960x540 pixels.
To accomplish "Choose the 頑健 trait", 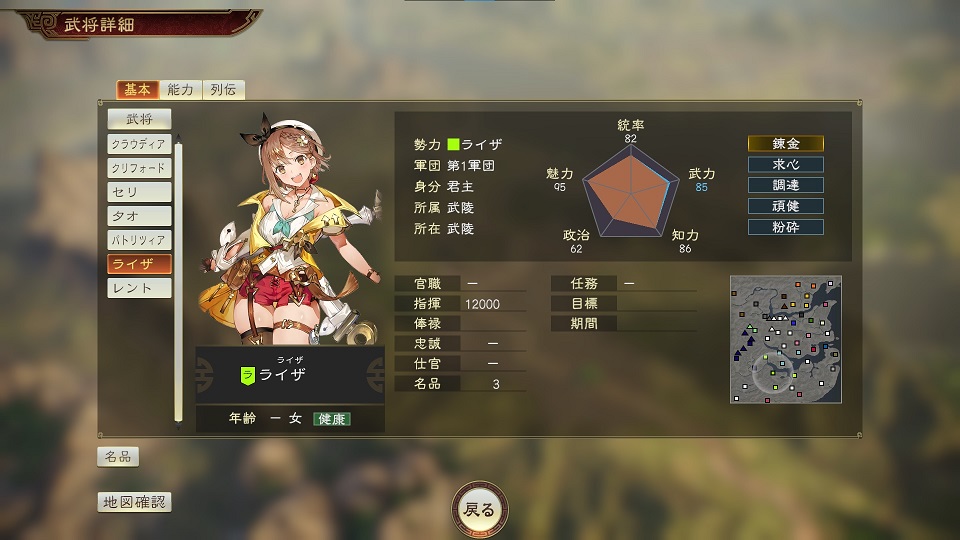I will [786, 206].
